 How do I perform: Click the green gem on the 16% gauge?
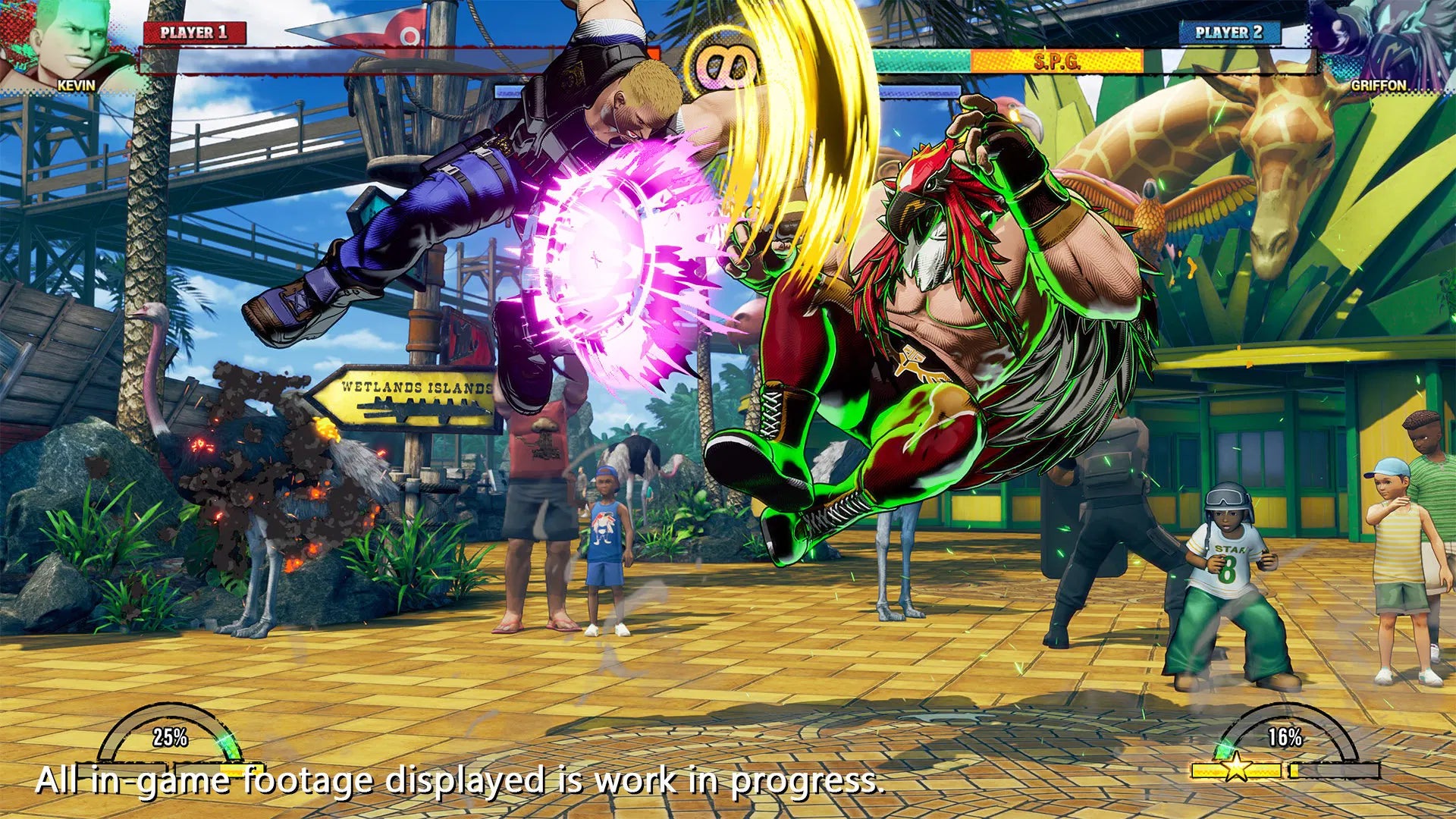coord(1224,752)
